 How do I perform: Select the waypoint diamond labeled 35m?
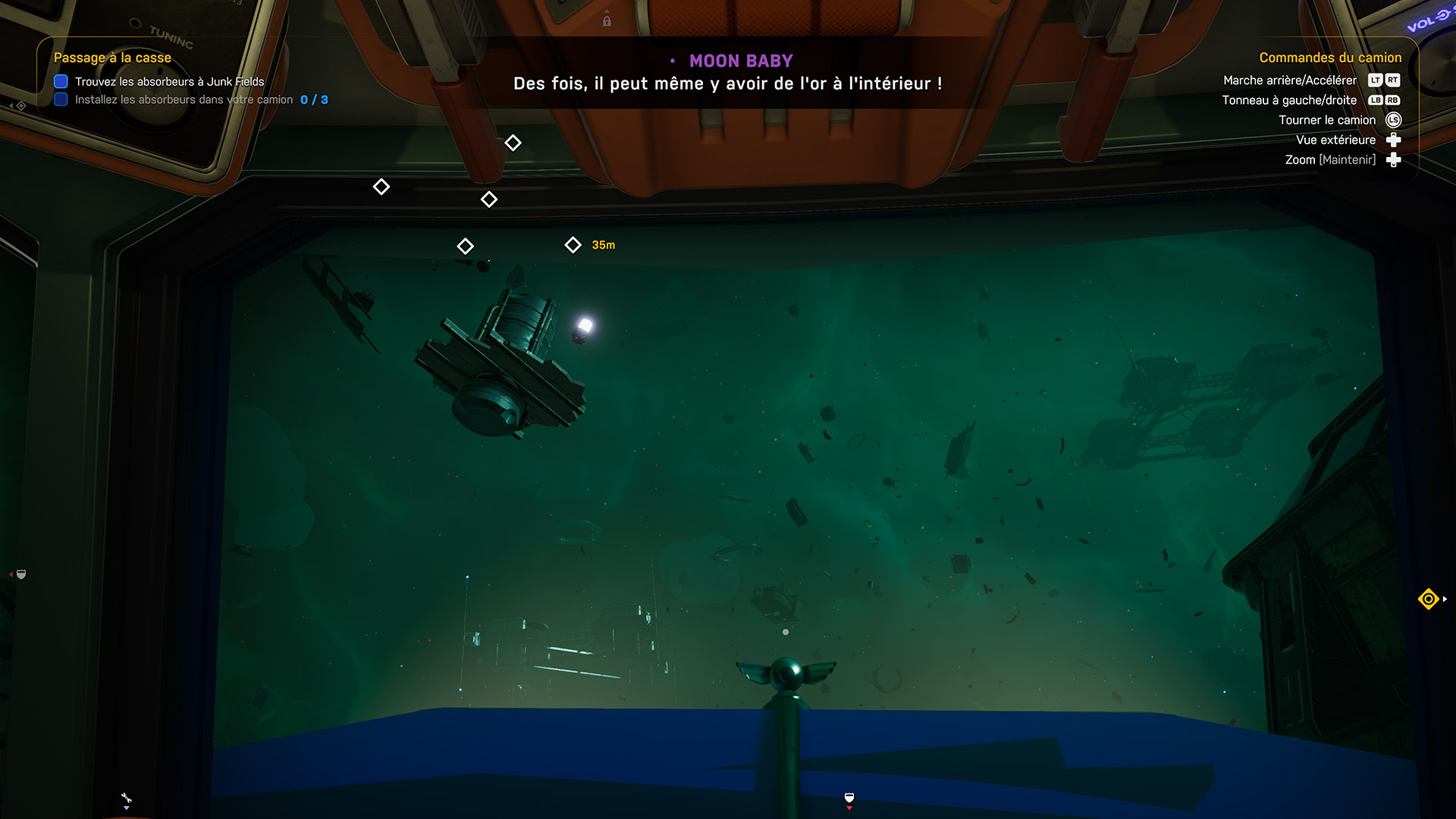573,245
